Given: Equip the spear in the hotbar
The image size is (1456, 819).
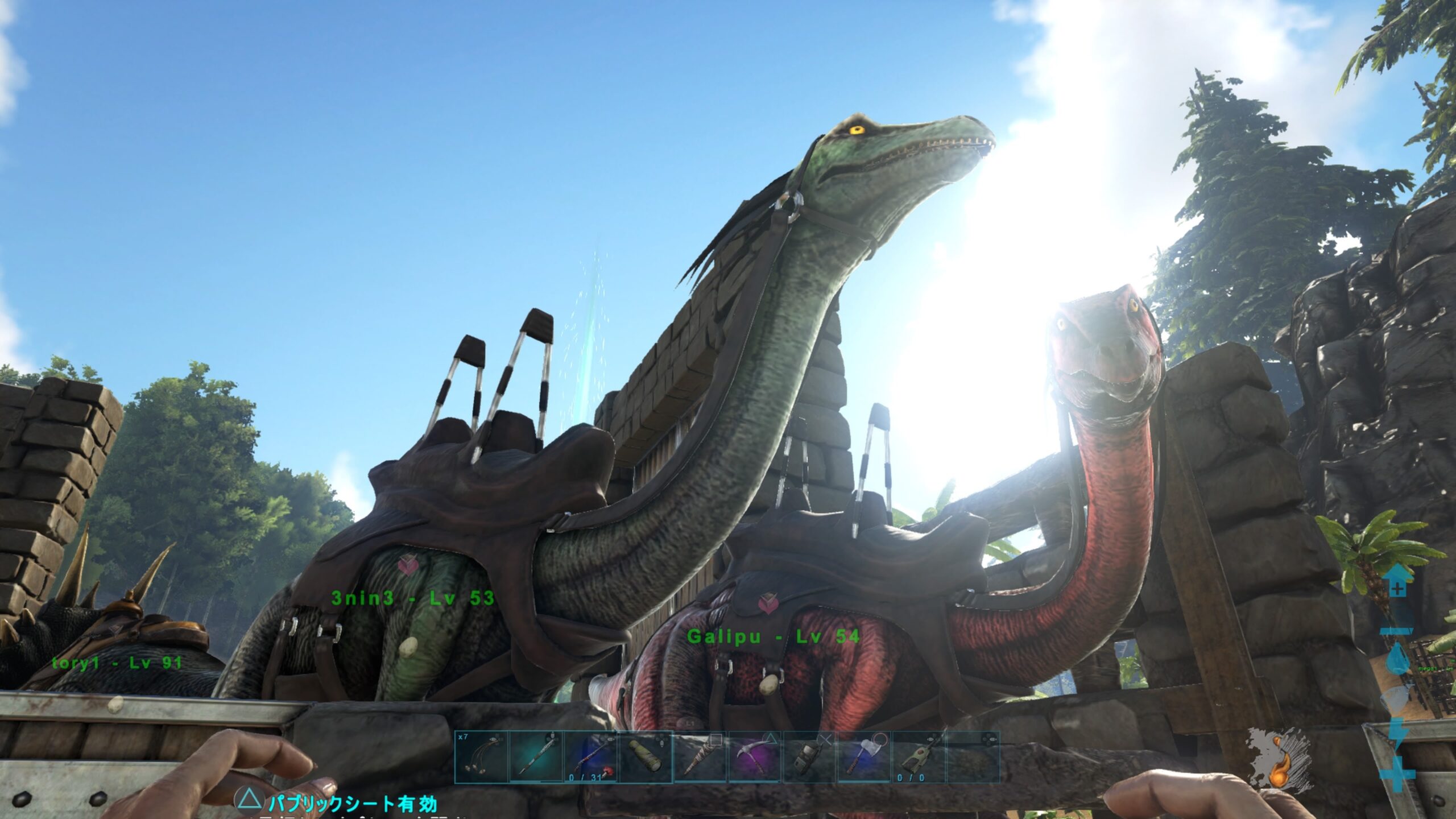Looking at the screenshot, I should (536, 758).
